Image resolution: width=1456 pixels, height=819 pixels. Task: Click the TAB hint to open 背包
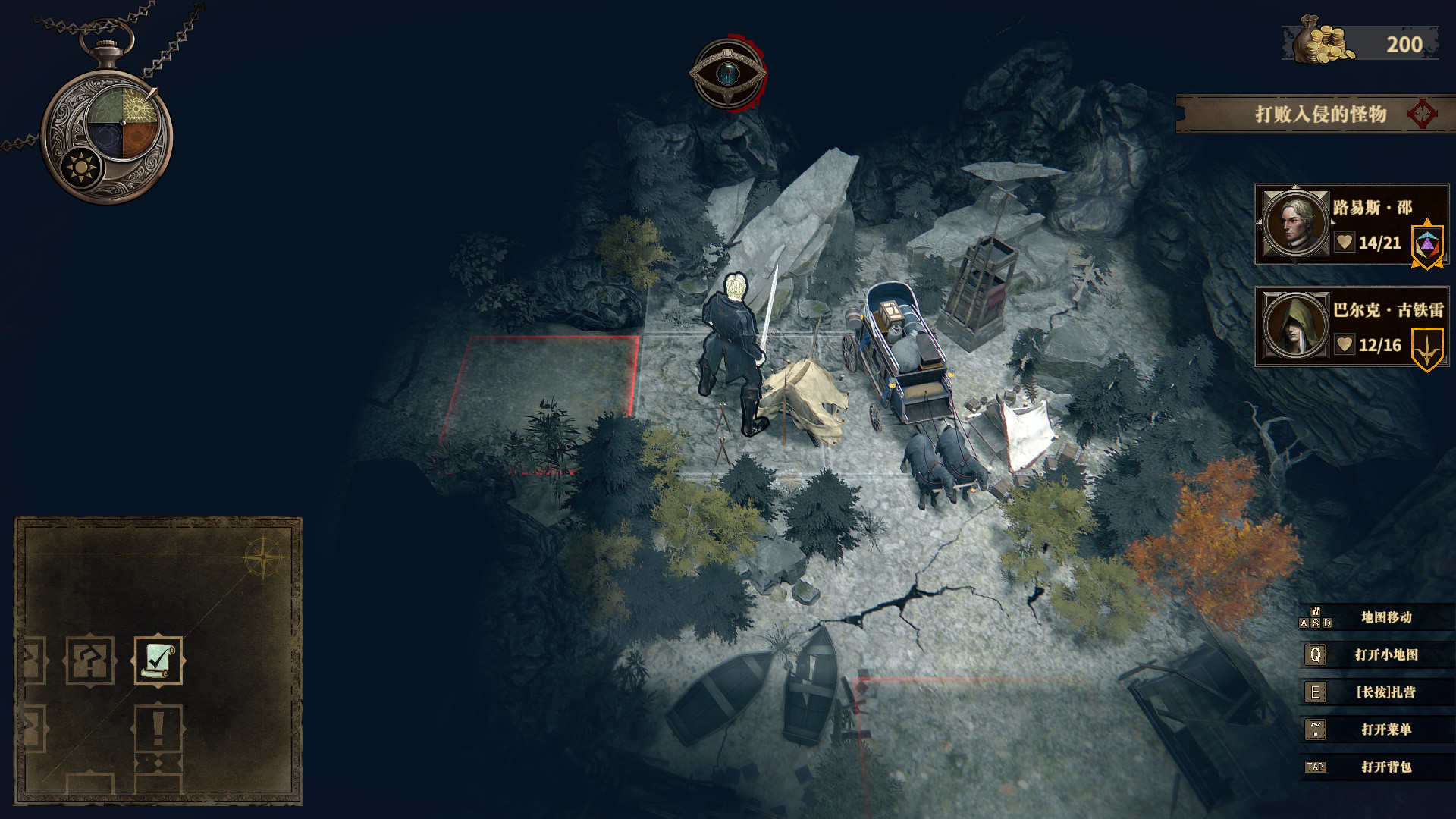1316,767
